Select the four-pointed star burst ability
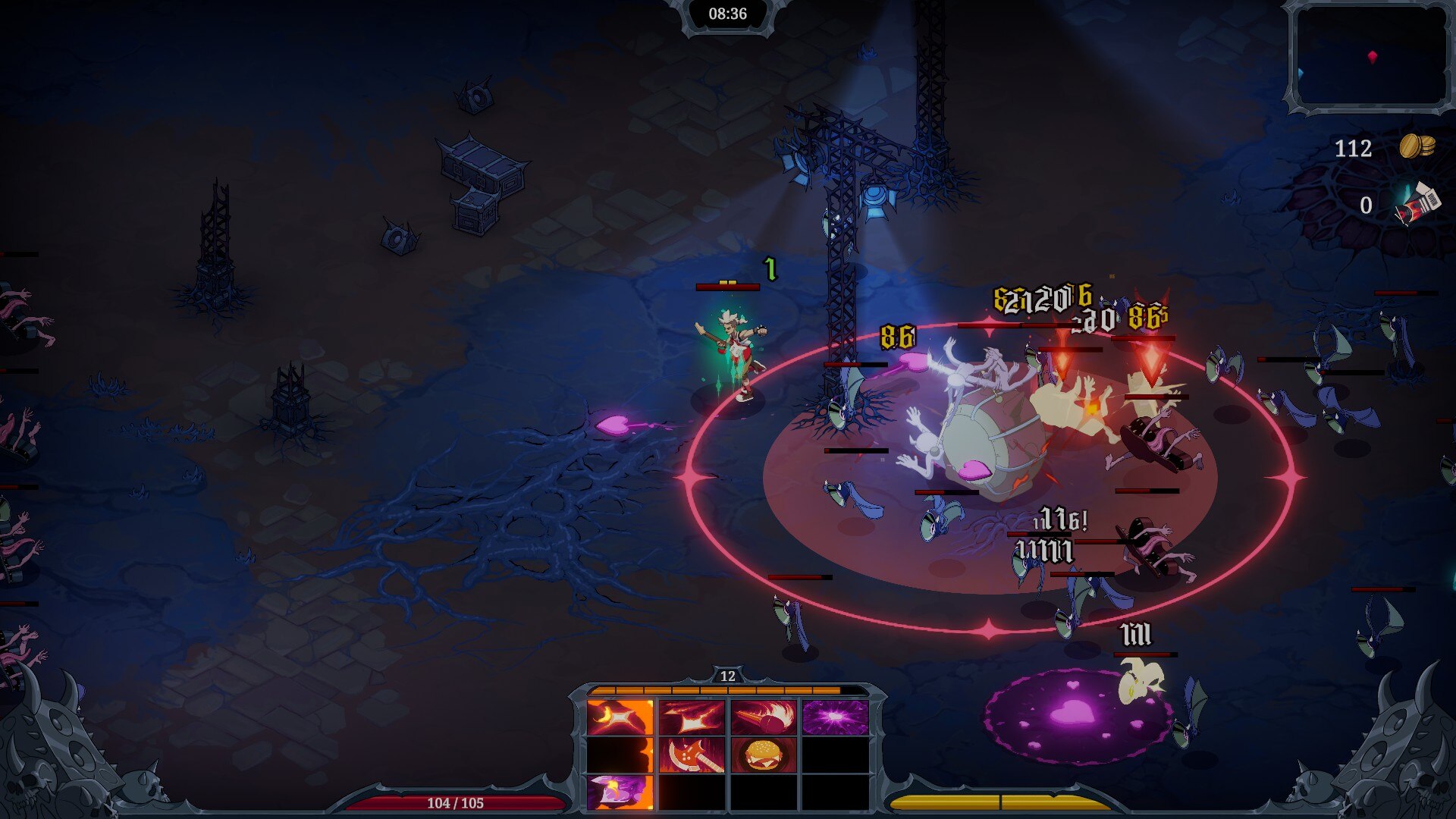Image resolution: width=1456 pixels, height=819 pixels. point(692,717)
